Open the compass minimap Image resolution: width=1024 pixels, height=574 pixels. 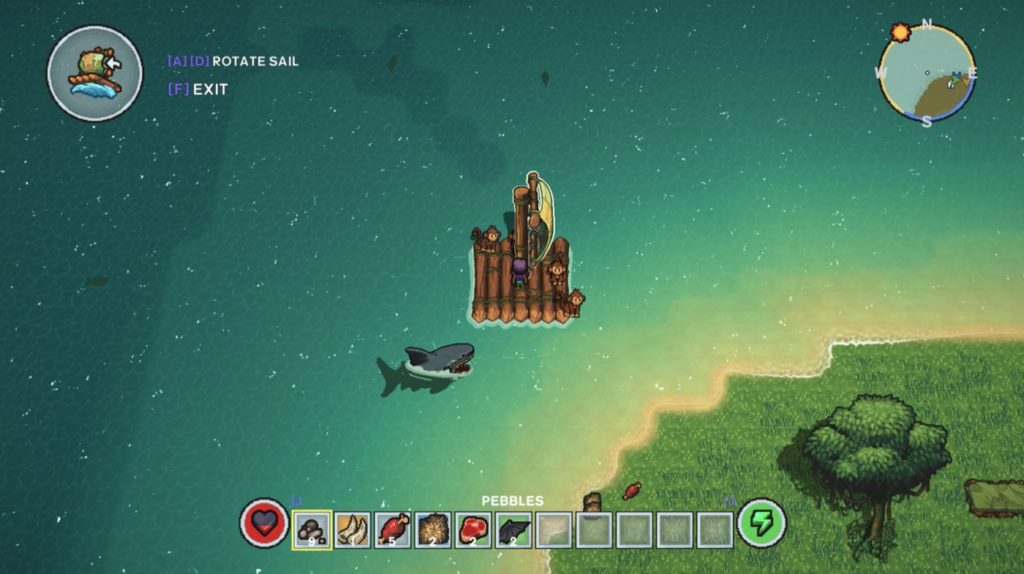926,73
